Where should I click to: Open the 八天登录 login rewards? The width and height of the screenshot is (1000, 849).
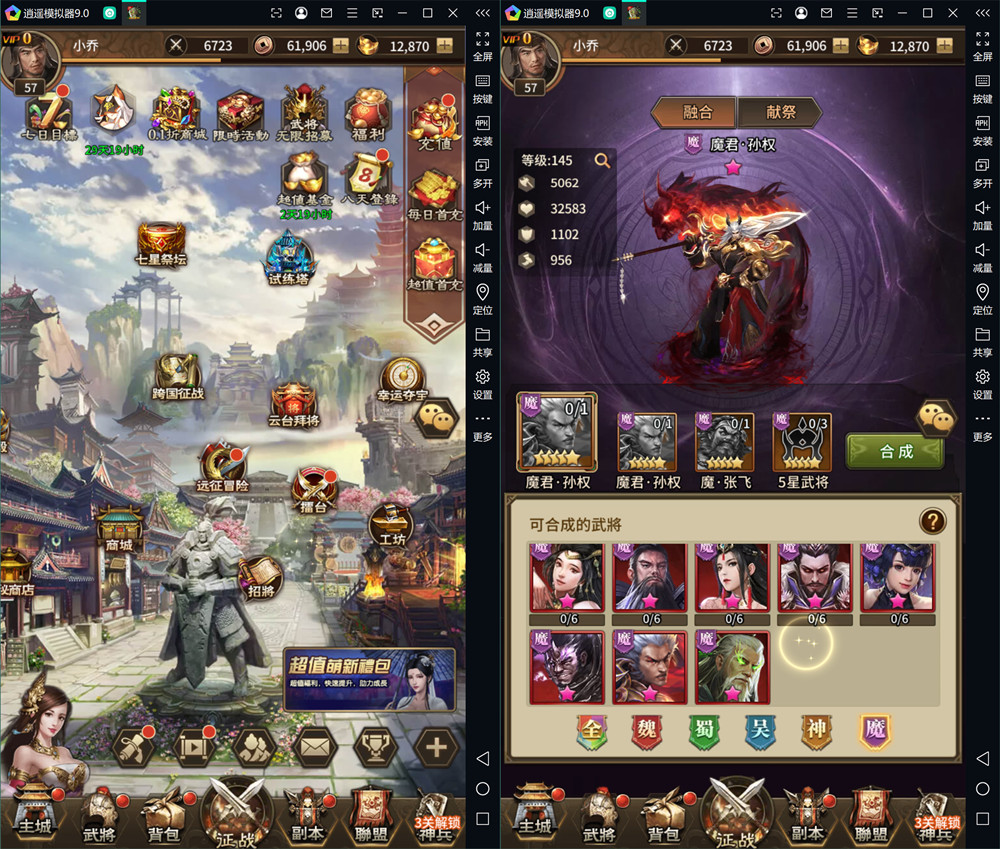369,180
